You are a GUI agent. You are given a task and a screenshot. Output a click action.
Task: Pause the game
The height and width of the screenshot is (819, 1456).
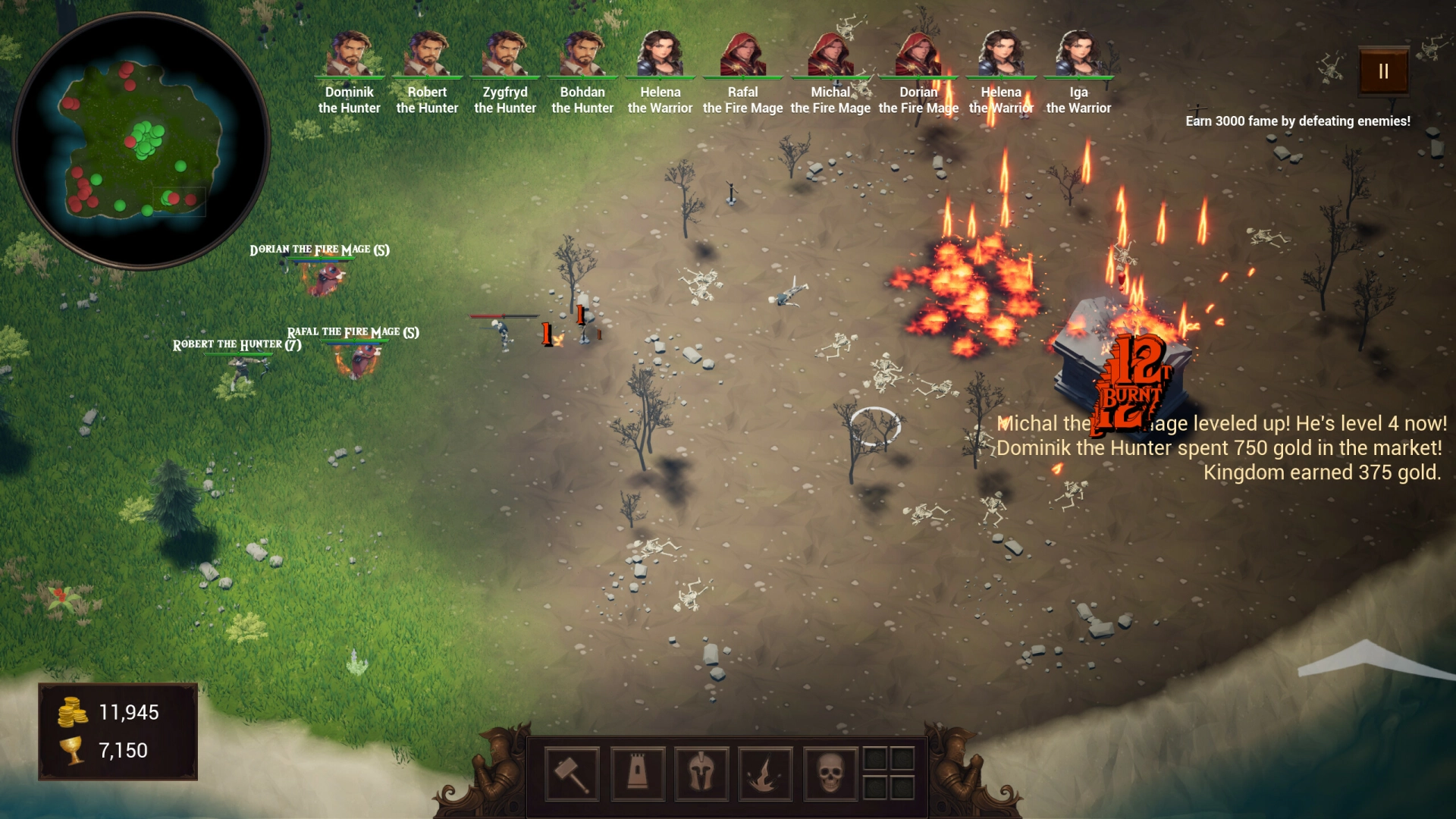[x=1383, y=71]
